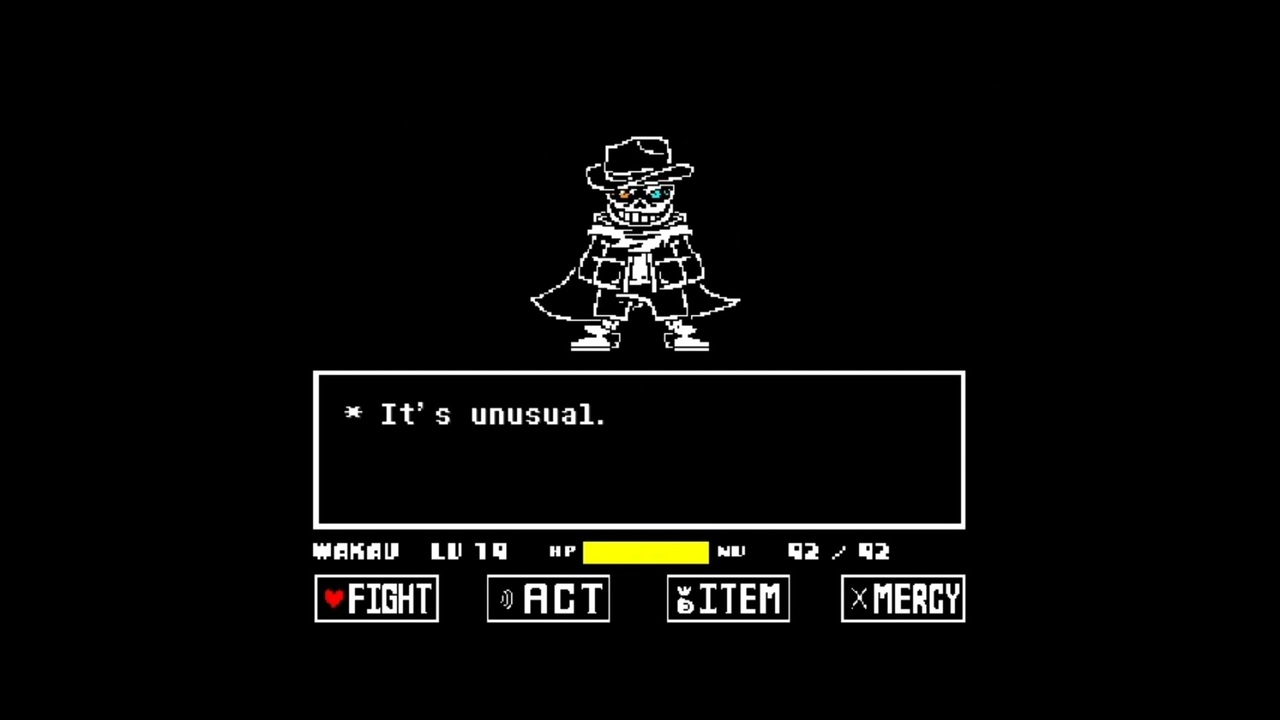Image resolution: width=1280 pixels, height=720 pixels.
Task: Click the dialogue text It's unusual
Action: tap(492, 415)
